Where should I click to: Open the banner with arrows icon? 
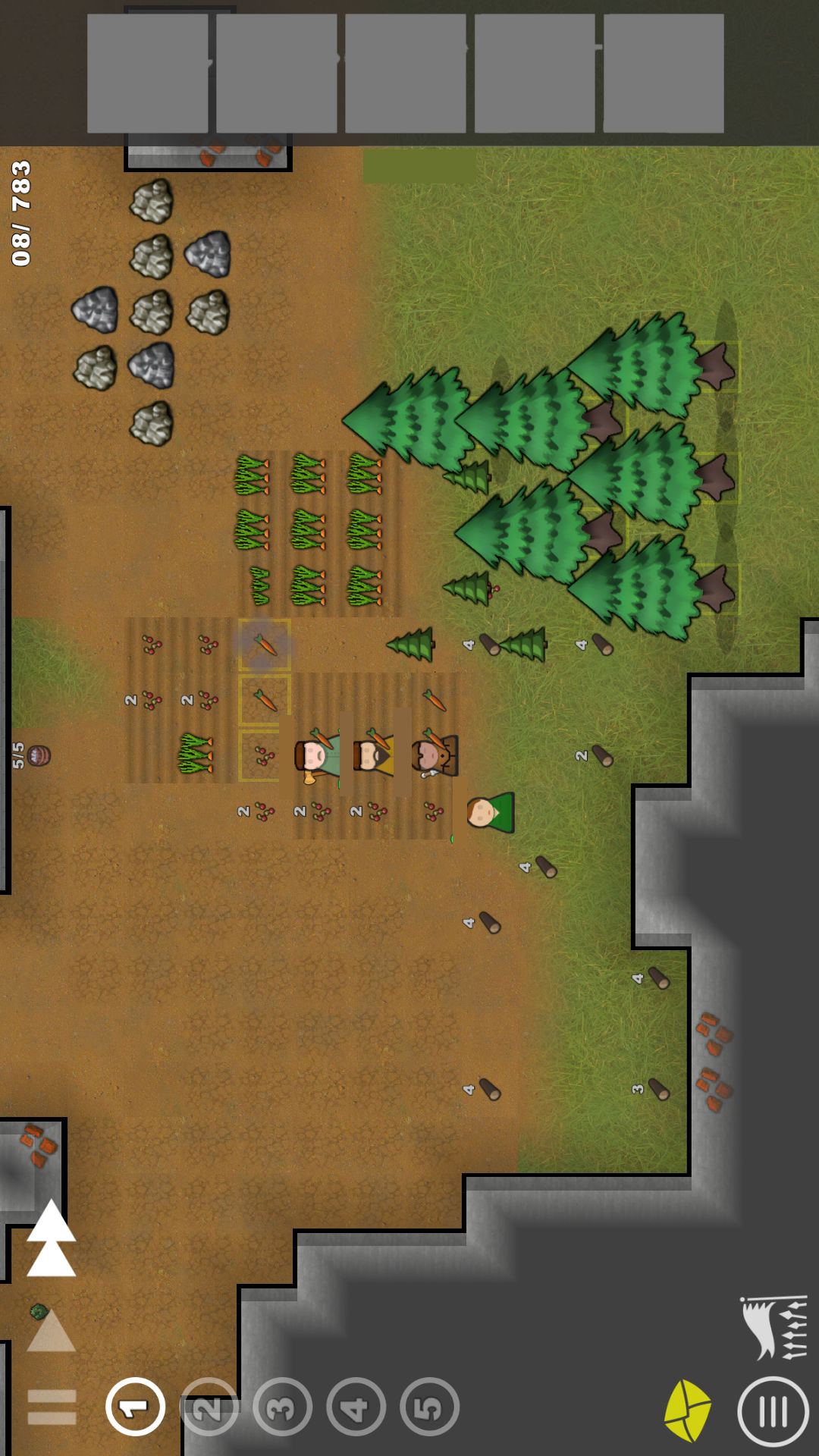coord(775,1327)
